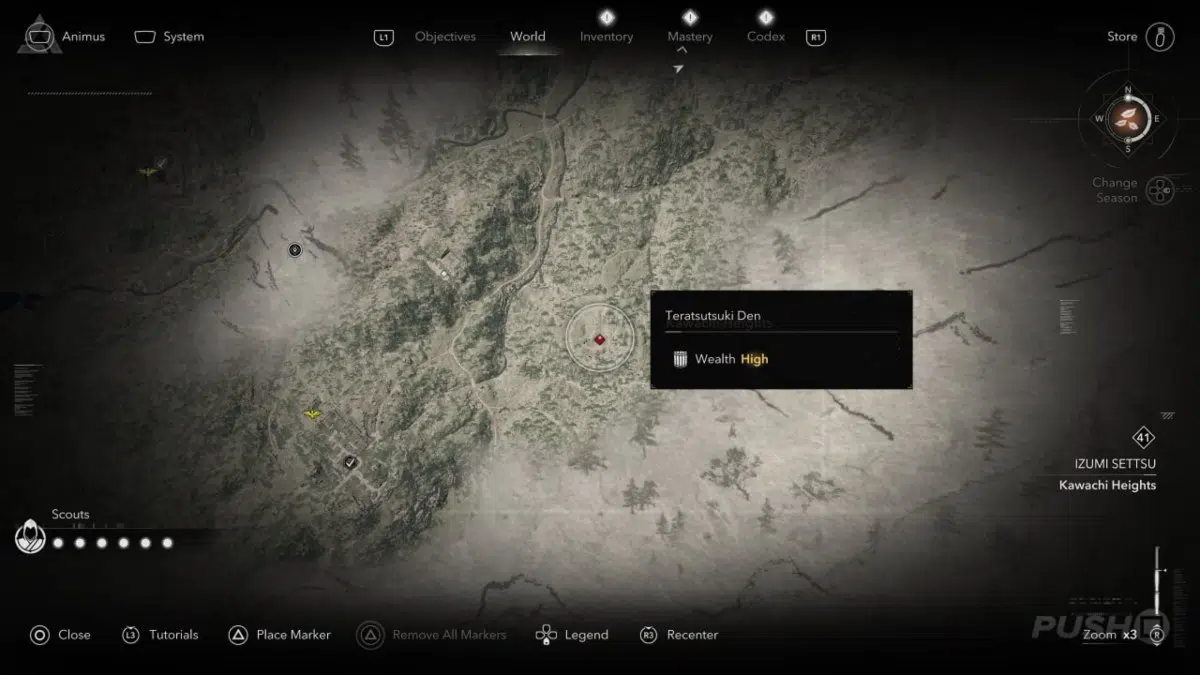Select the World tab
This screenshot has width=1200, height=675.
[x=527, y=37]
